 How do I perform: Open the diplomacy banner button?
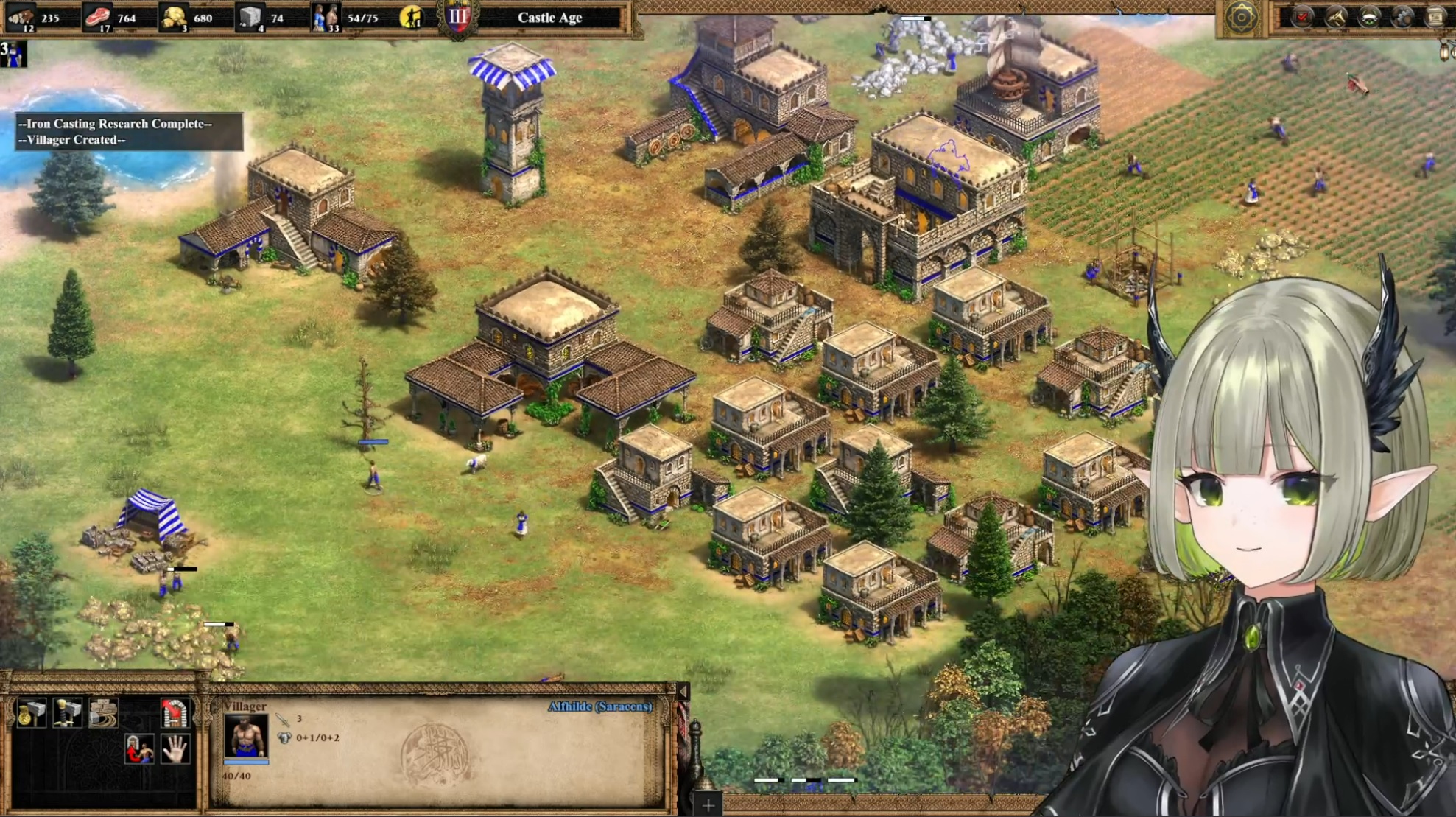[x=1370, y=17]
